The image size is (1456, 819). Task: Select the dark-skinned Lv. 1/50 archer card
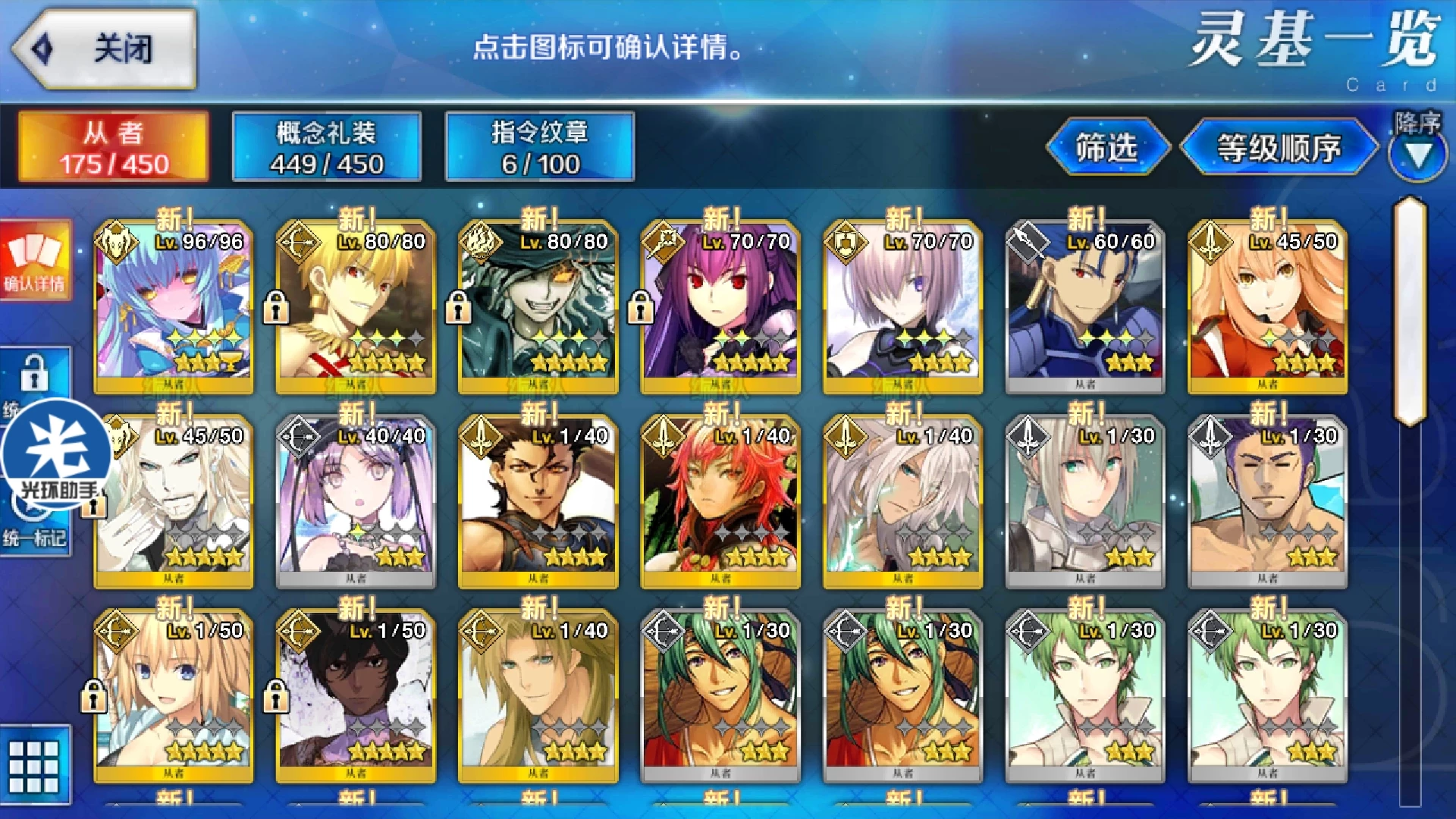coord(356,696)
